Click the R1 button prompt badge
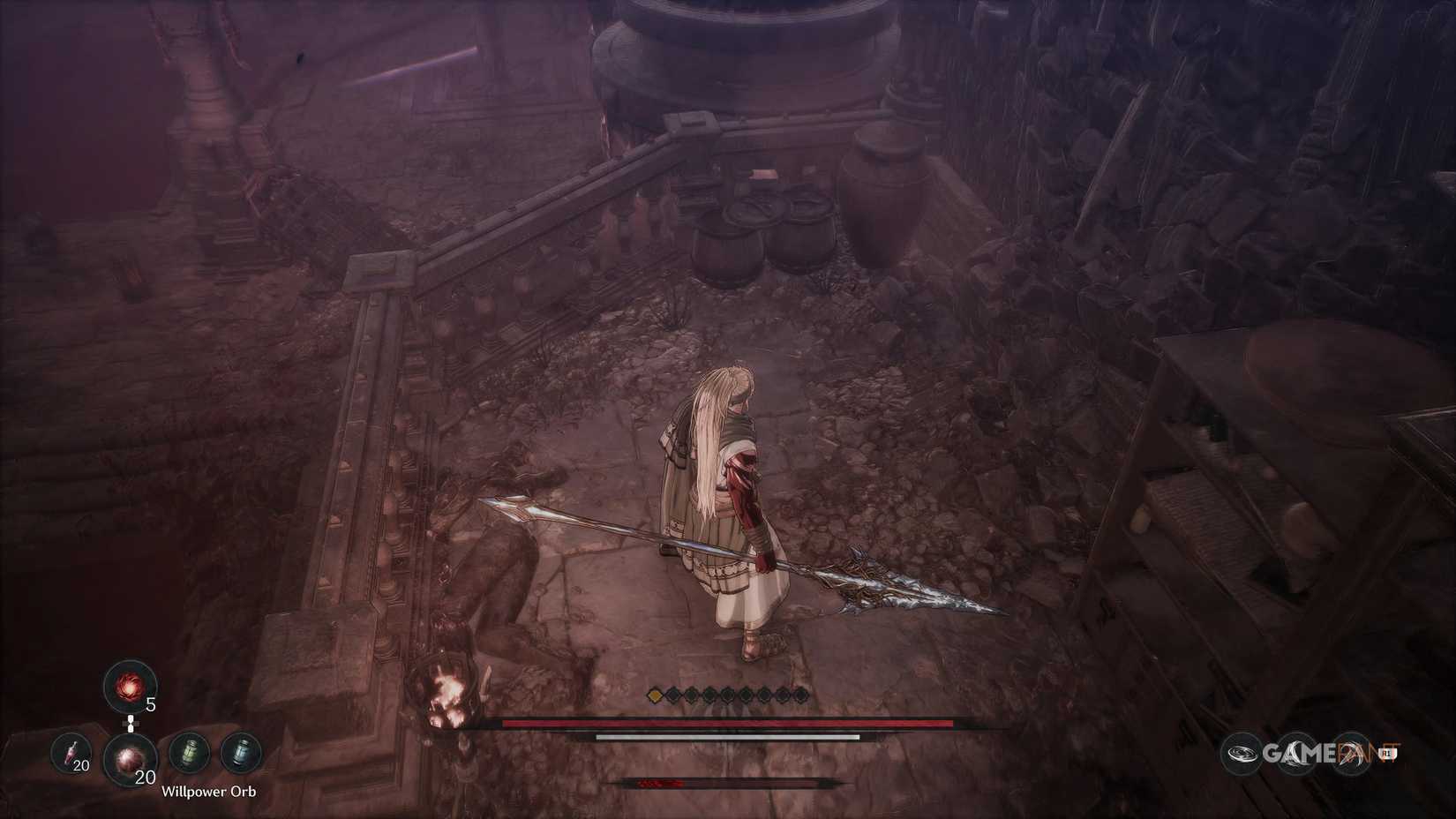 click(1387, 753)
